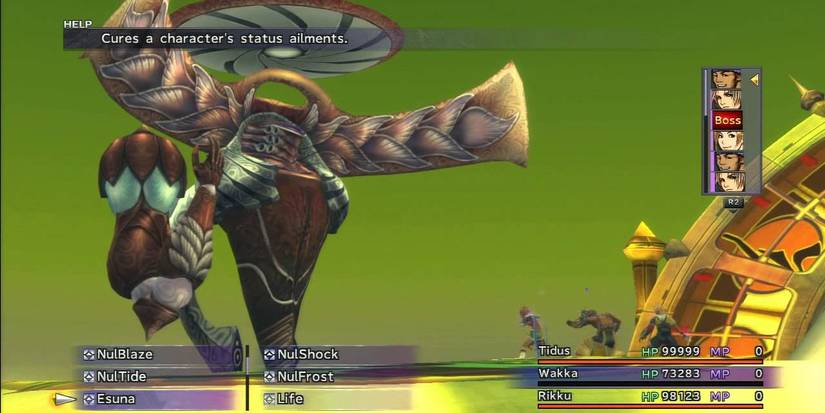Click the Boss entry in turn order
The height and width of the screenshot is (413, 825).
(727, 121)
